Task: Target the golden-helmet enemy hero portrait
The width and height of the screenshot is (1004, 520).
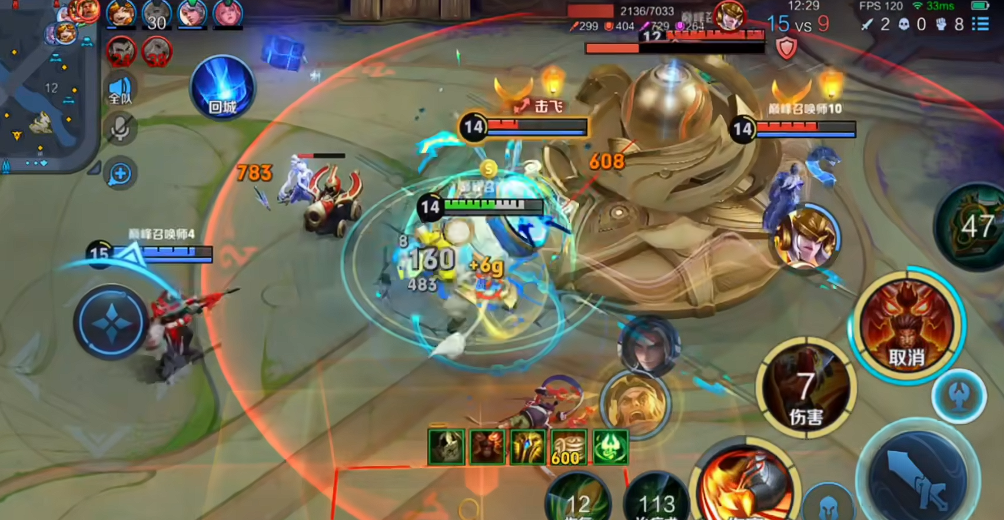Action: (806, 237)
